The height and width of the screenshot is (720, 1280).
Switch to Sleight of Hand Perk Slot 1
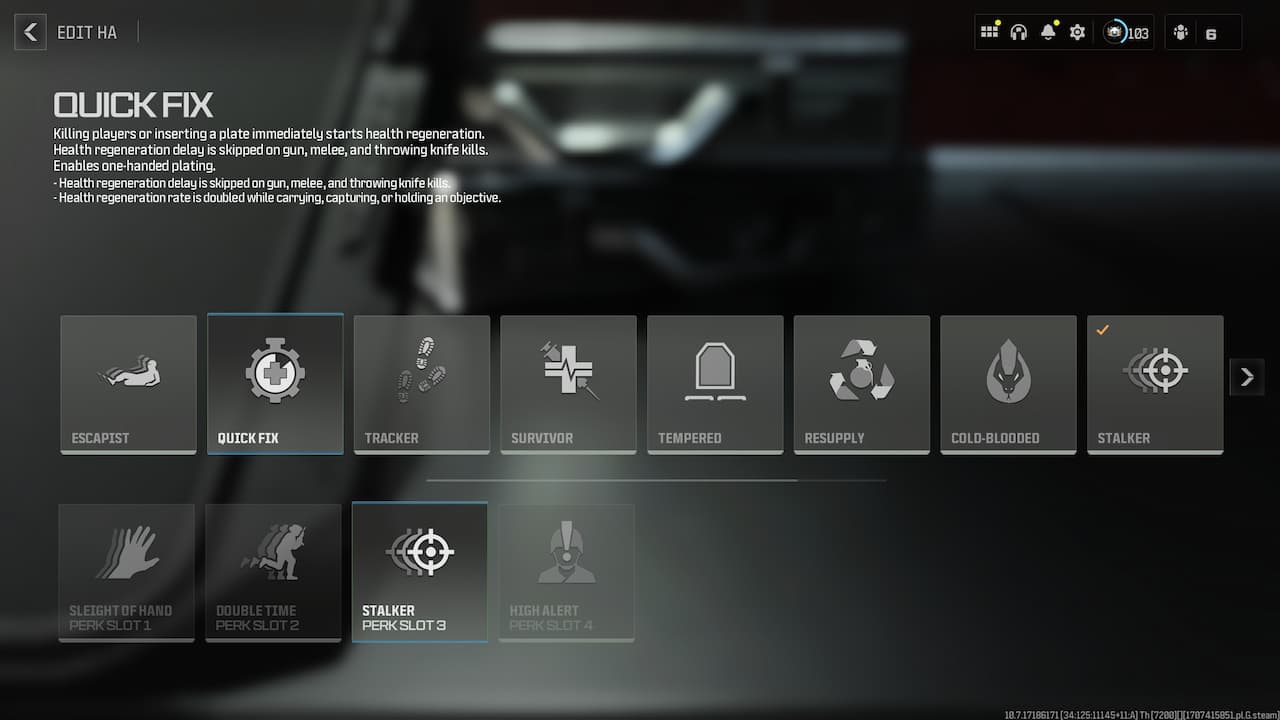click(x=126, y=571)
